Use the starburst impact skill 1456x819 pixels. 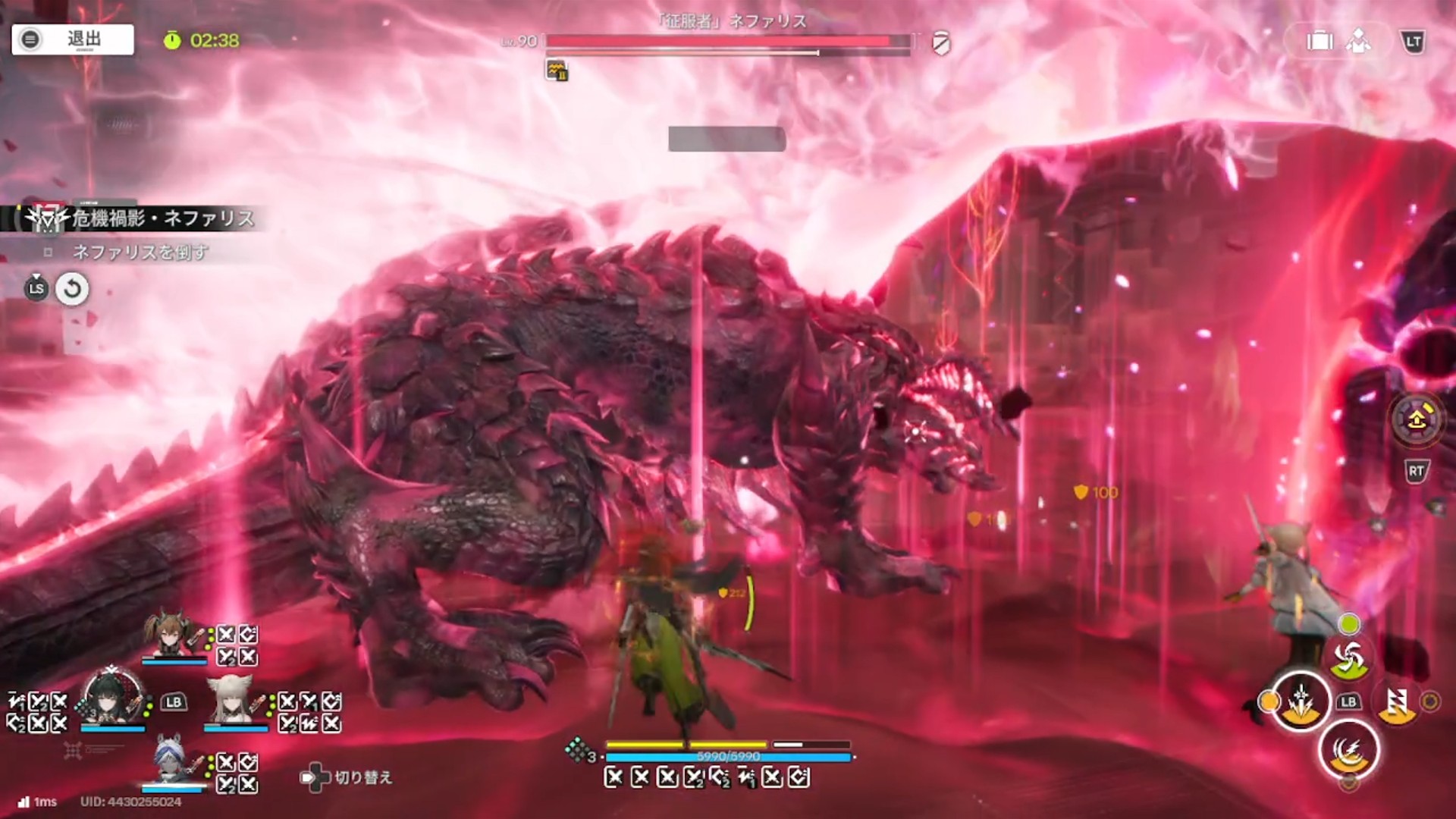coord(1301,701)
